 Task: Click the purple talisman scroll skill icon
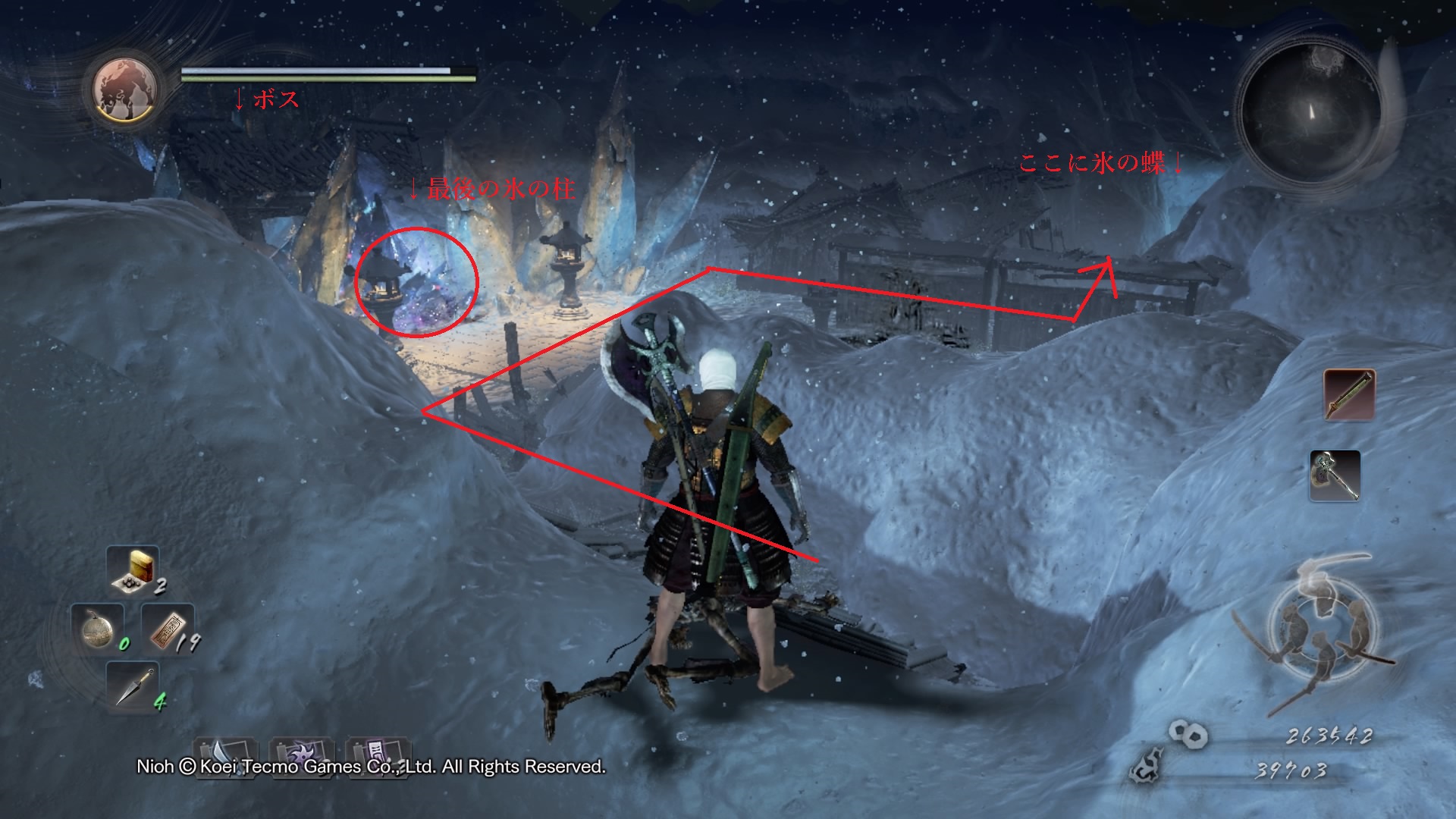pos(377,755)
